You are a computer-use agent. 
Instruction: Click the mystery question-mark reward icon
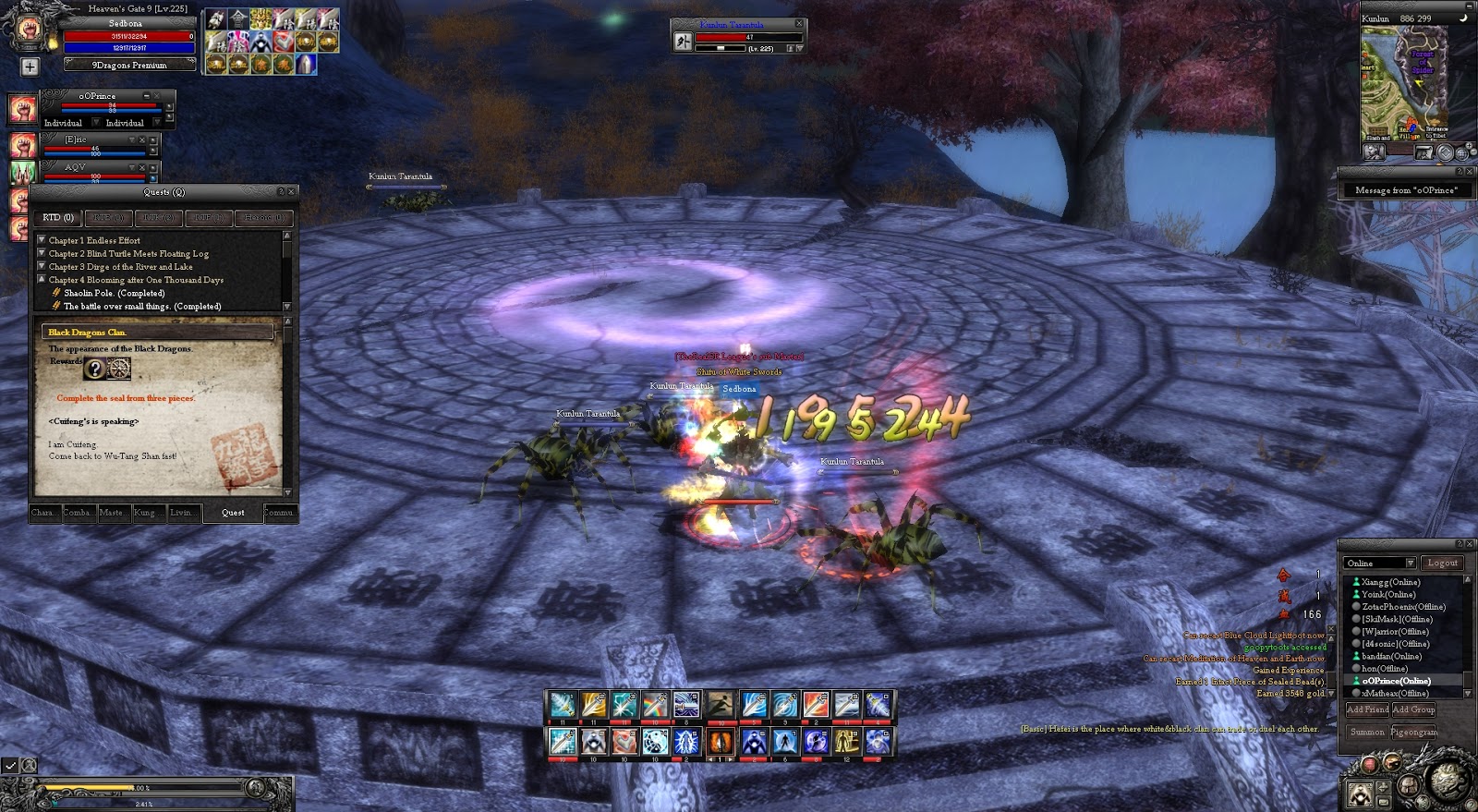point(96,370)
